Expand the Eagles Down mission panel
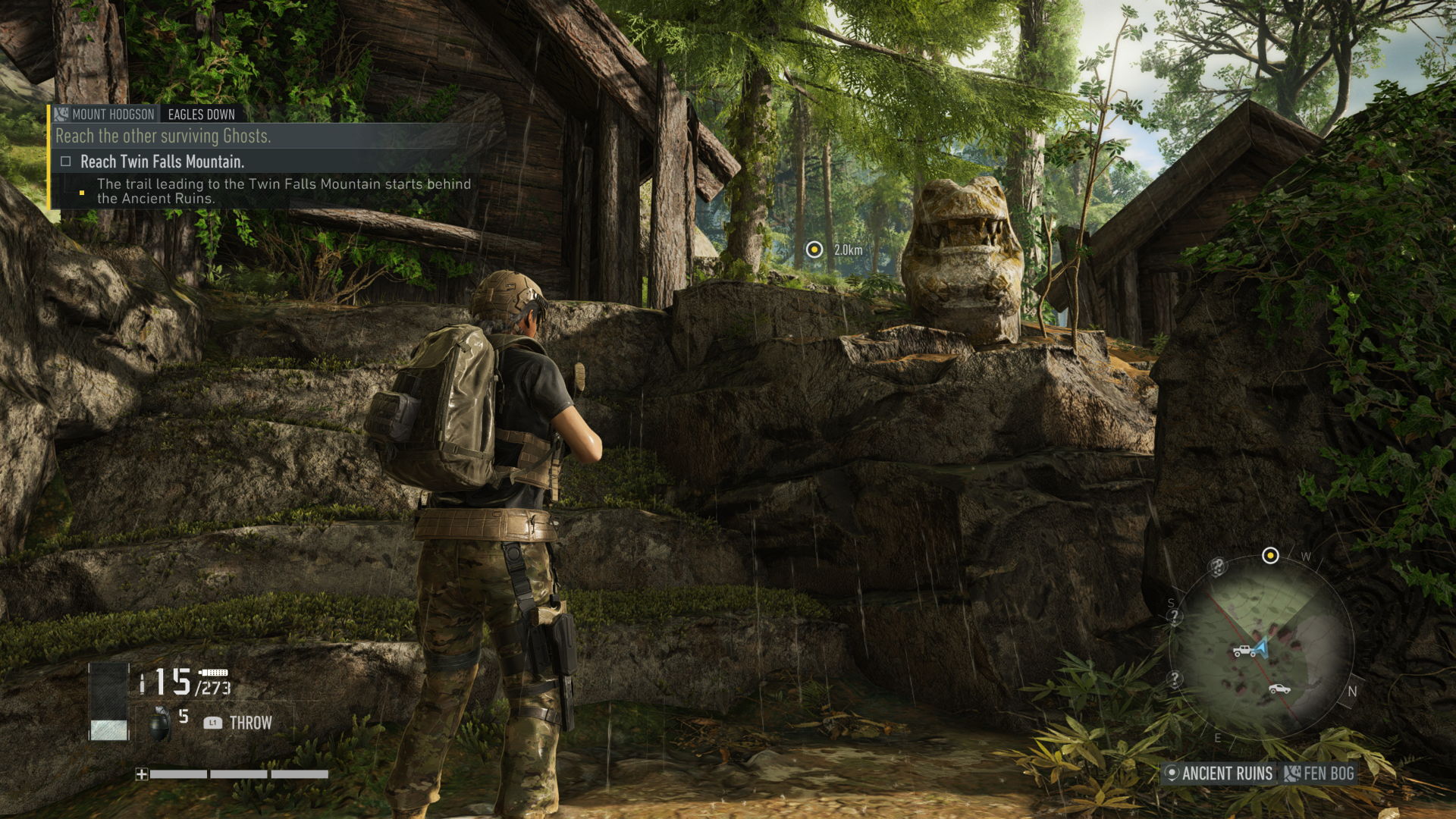The height and width of the screenshot is (819, 1456). point(201,115)
